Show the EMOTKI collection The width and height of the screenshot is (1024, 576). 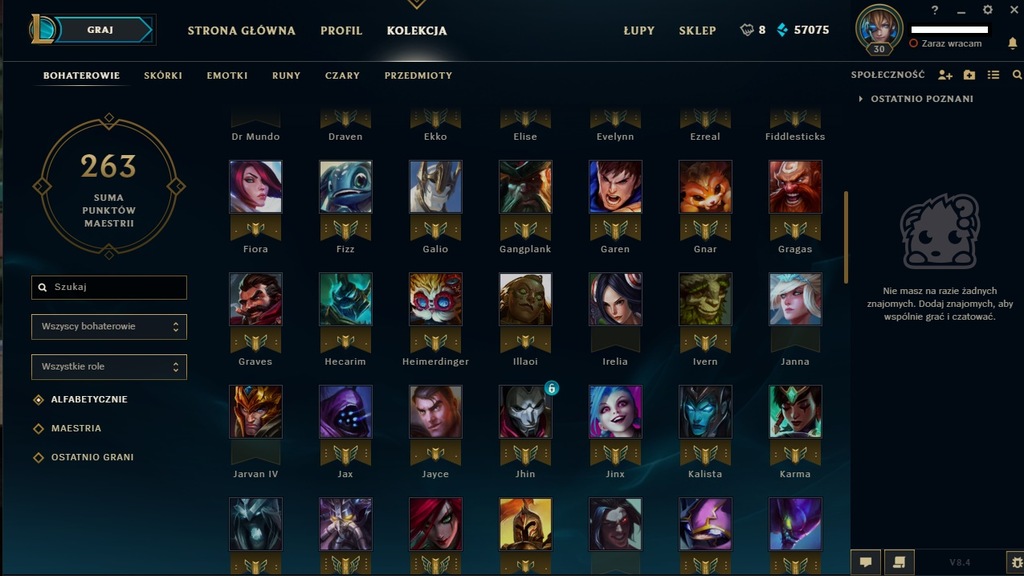click(227, 75)
